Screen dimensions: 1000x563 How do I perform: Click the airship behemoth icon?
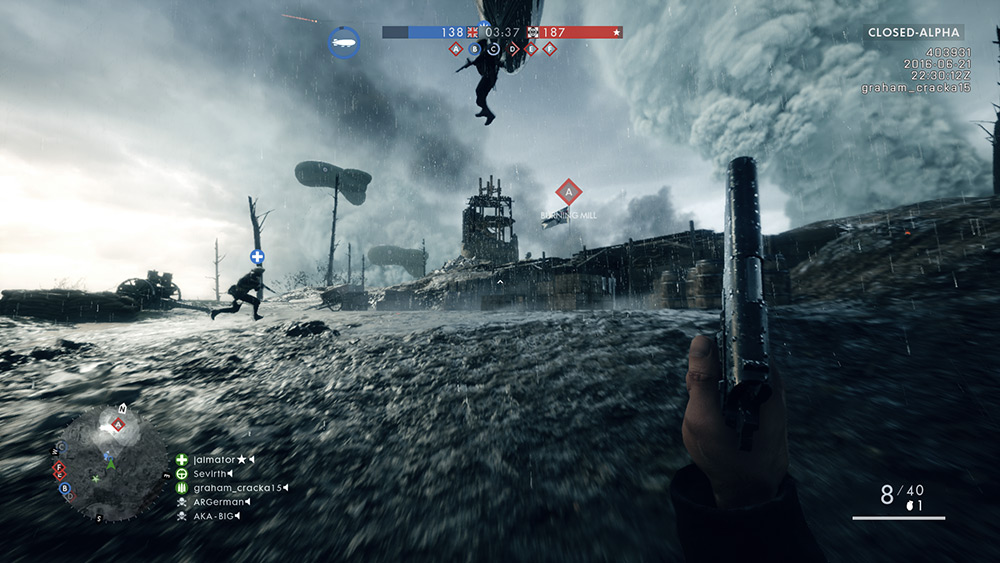click(x=343, y=42)
